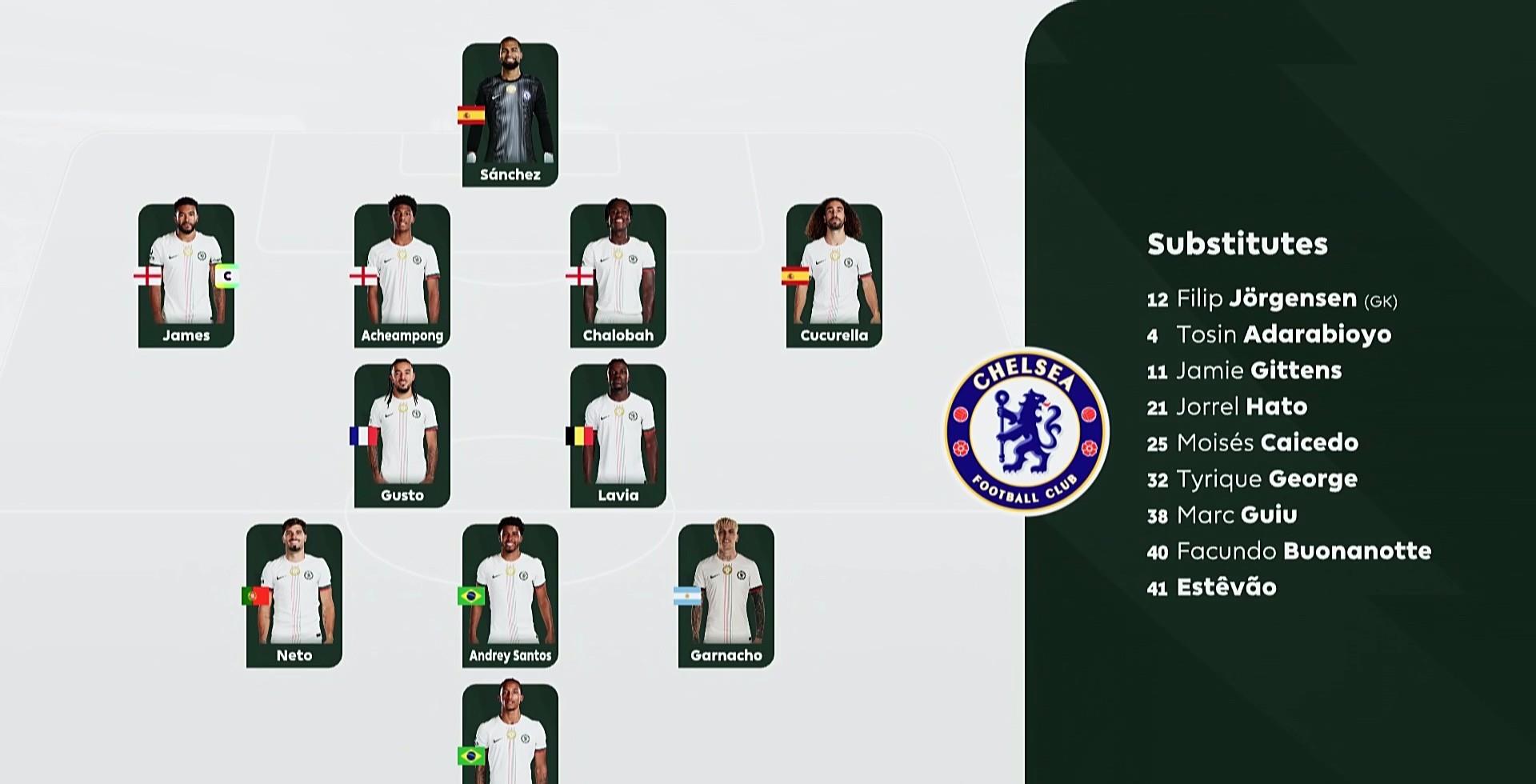Screen dimensions: 1536x784
Task: Select goalkeeper Sánchez's player card
Action: coord(510,115)
